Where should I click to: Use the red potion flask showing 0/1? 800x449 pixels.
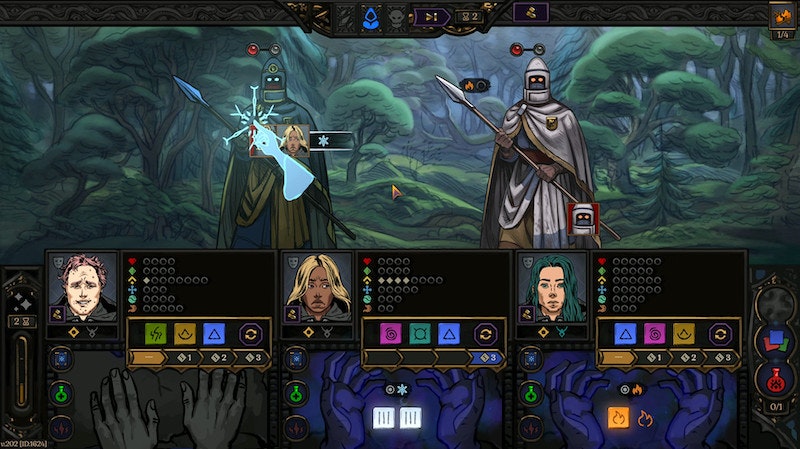(773, 381)
